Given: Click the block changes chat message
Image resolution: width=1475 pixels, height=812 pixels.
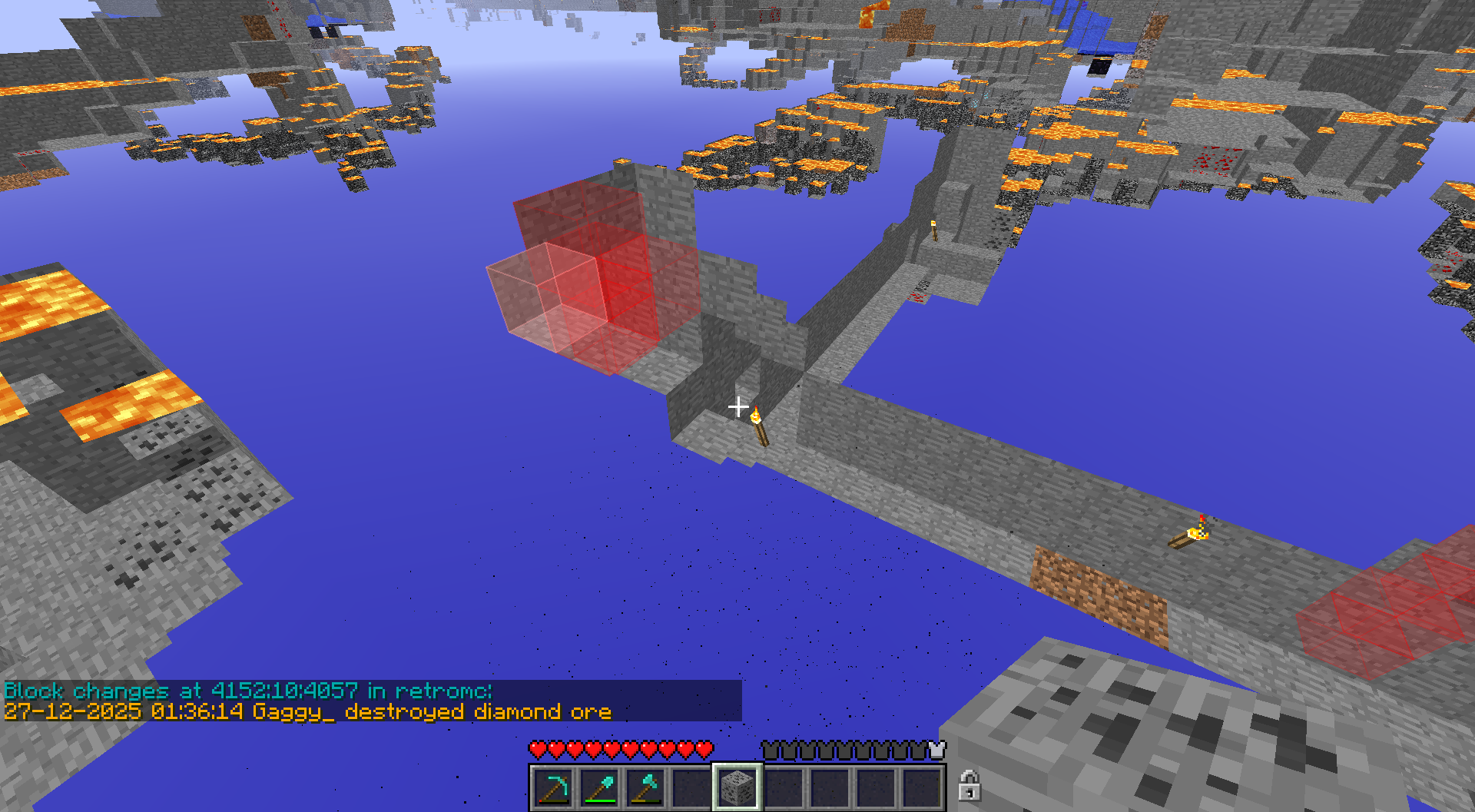Looking at the screenshot, I should (307, 701).
